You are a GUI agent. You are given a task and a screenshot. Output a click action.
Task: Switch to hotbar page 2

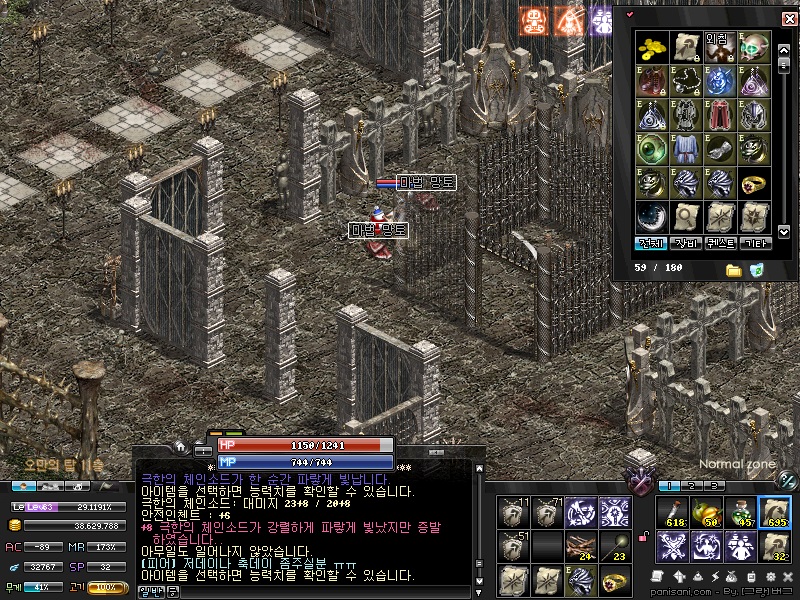690,486
